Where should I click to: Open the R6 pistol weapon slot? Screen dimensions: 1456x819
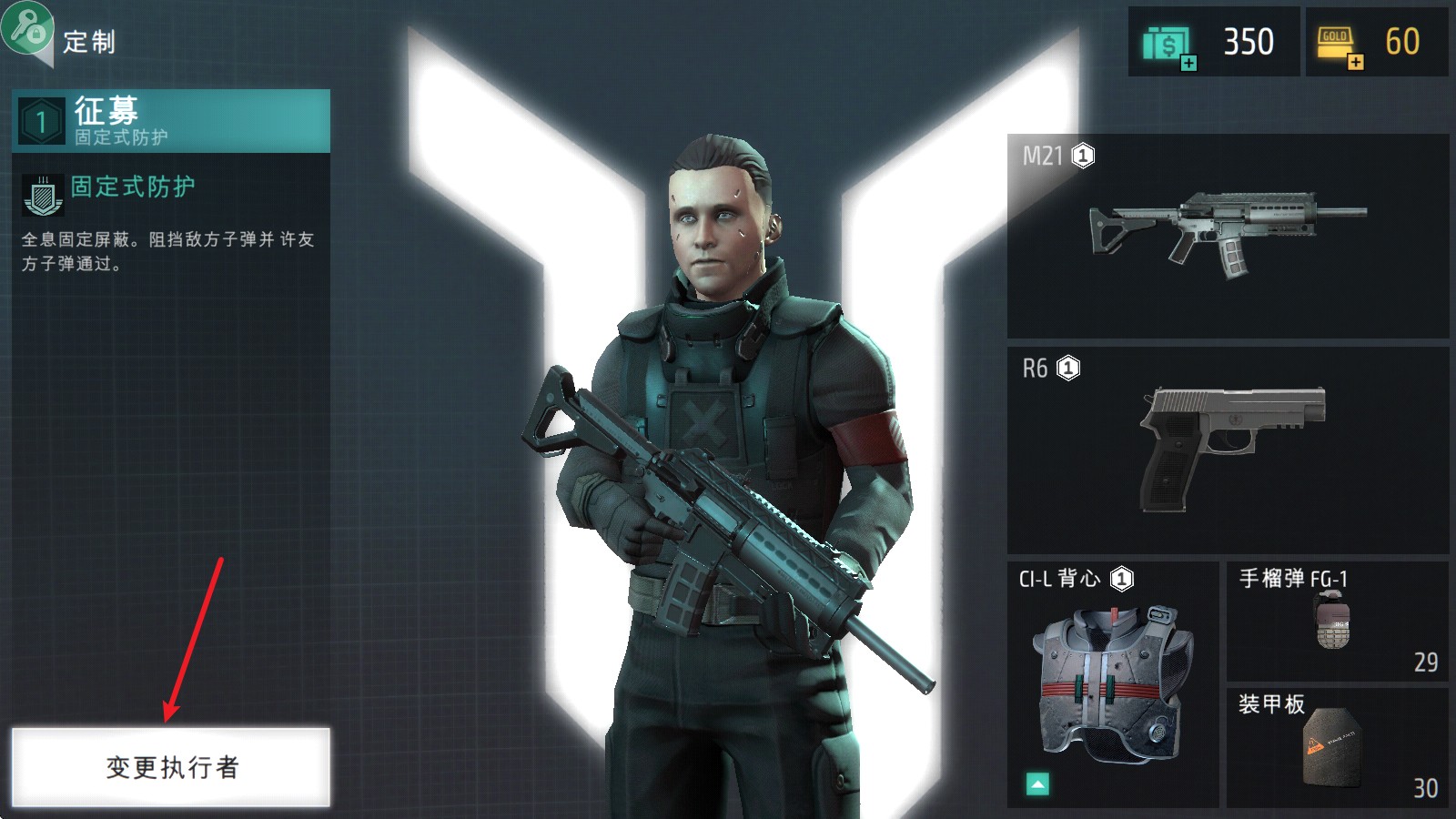point(1228,450)
